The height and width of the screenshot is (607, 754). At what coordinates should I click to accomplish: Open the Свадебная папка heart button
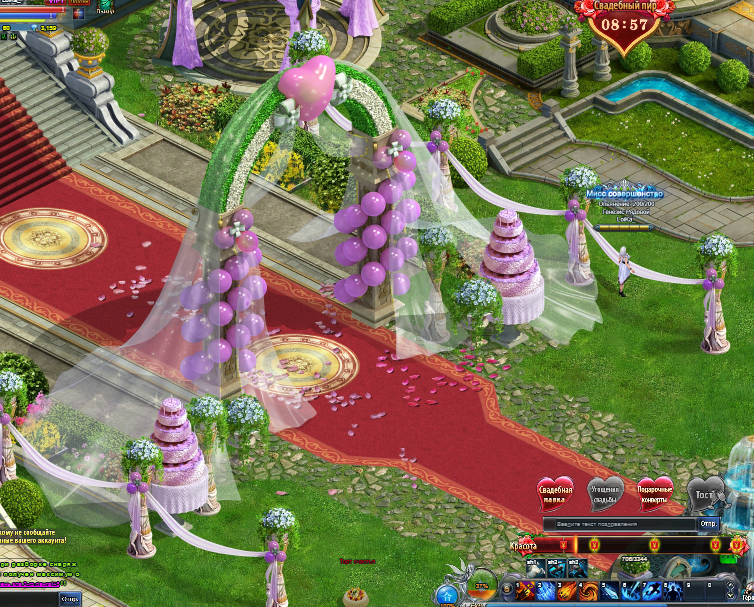click(555, 493)
